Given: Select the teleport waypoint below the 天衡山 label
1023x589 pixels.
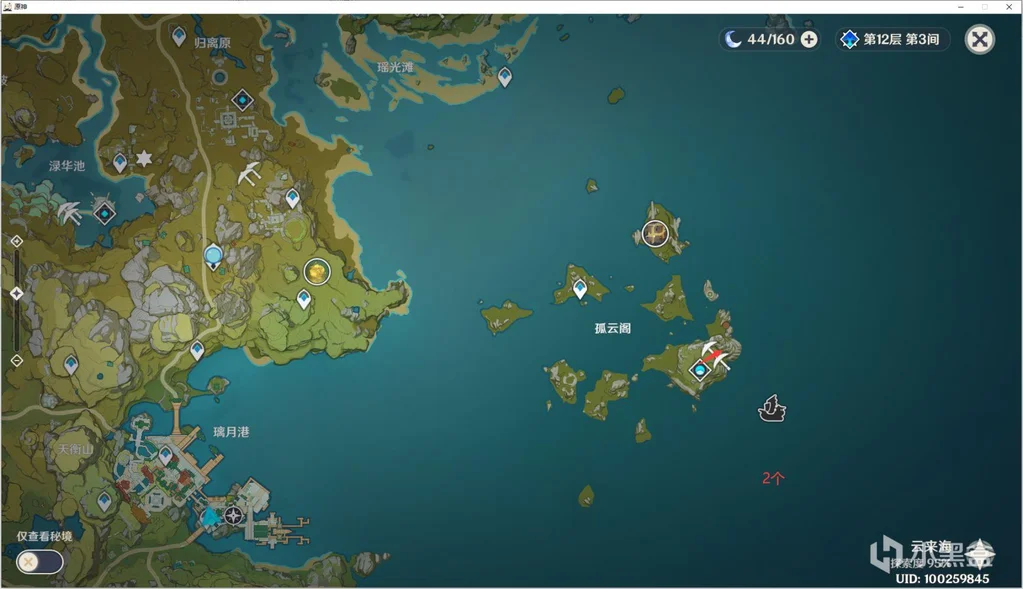Looking at the screenshot, I should pos(104,500).
